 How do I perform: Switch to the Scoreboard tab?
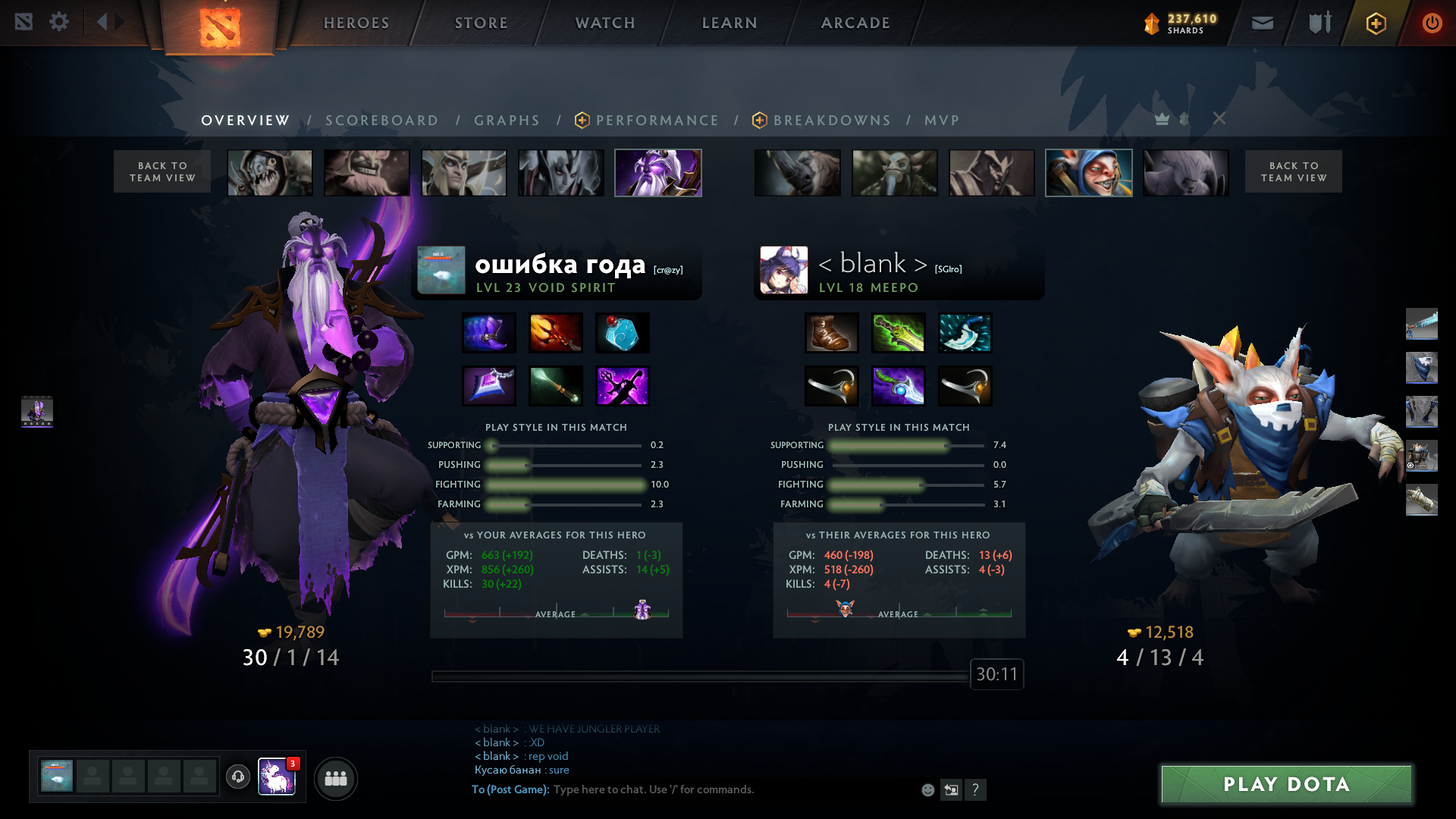pyautogui.click(x=381, y=121)
